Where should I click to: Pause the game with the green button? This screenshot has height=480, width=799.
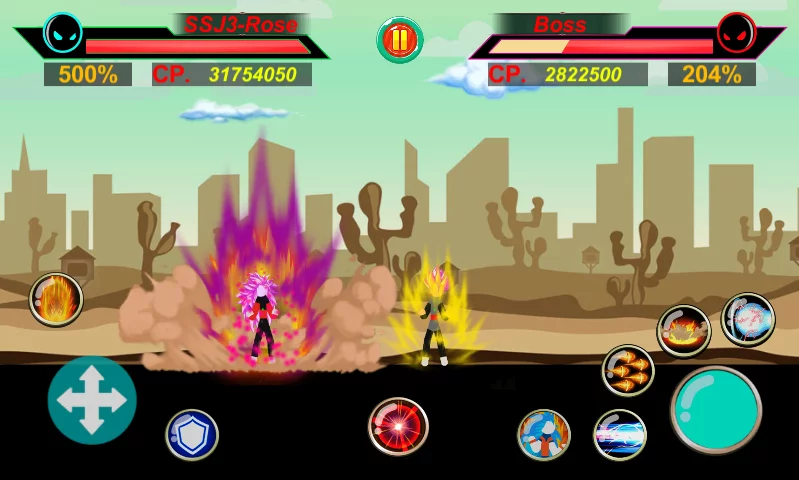[x=399, y=40]
